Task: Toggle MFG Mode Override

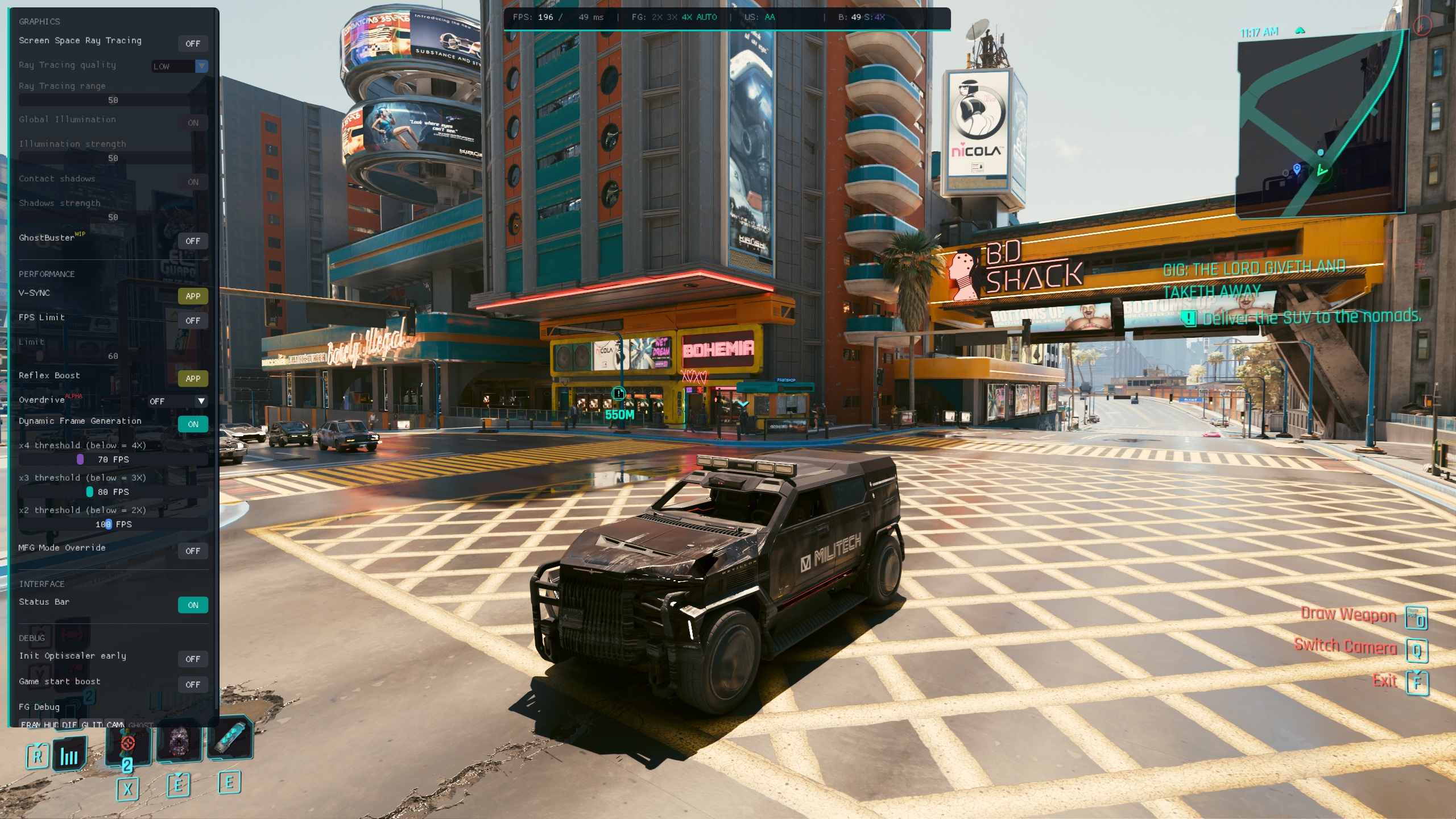Action: point(193,551)
